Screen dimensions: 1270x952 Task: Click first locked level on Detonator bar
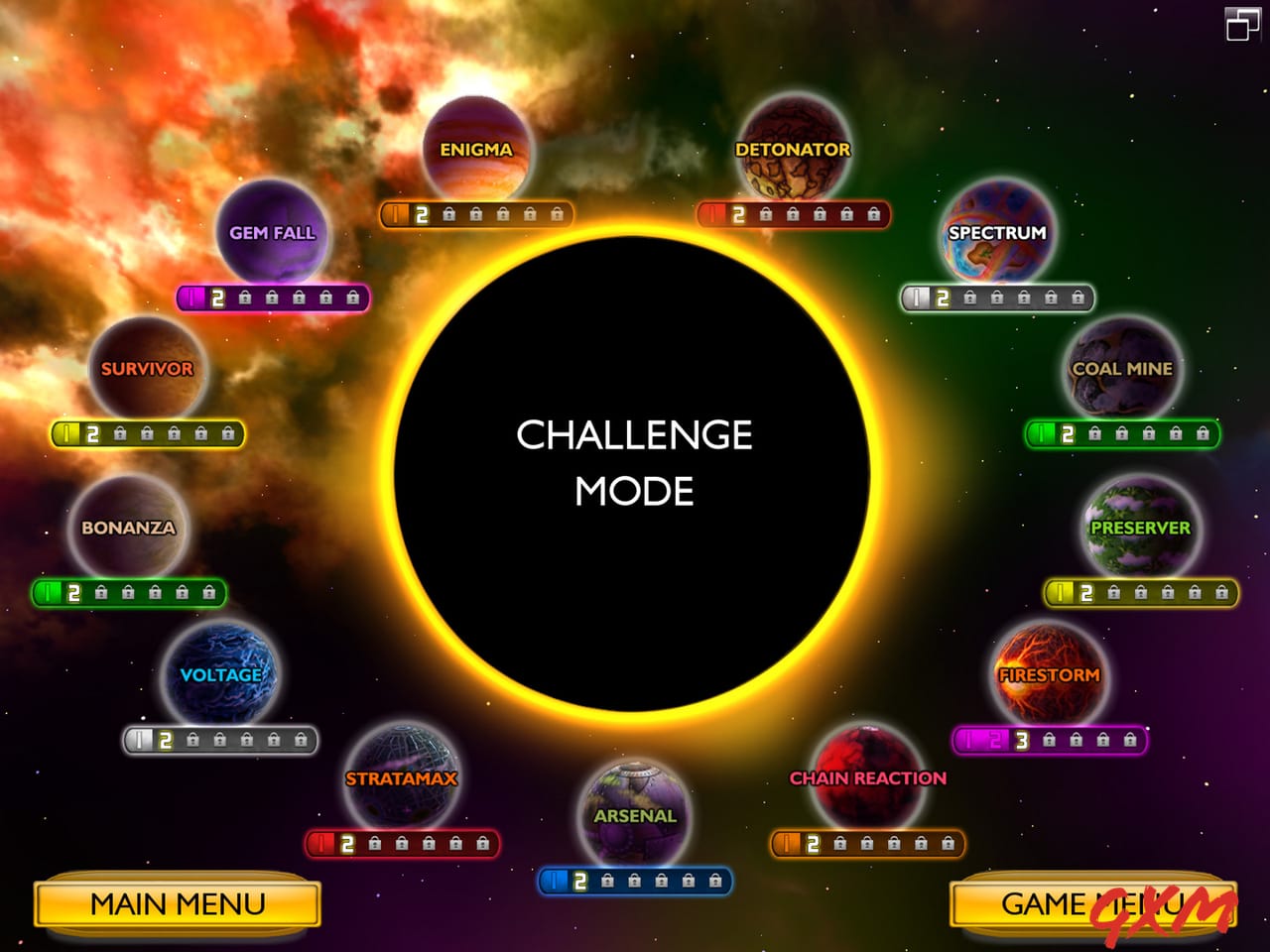pos(766,212)
